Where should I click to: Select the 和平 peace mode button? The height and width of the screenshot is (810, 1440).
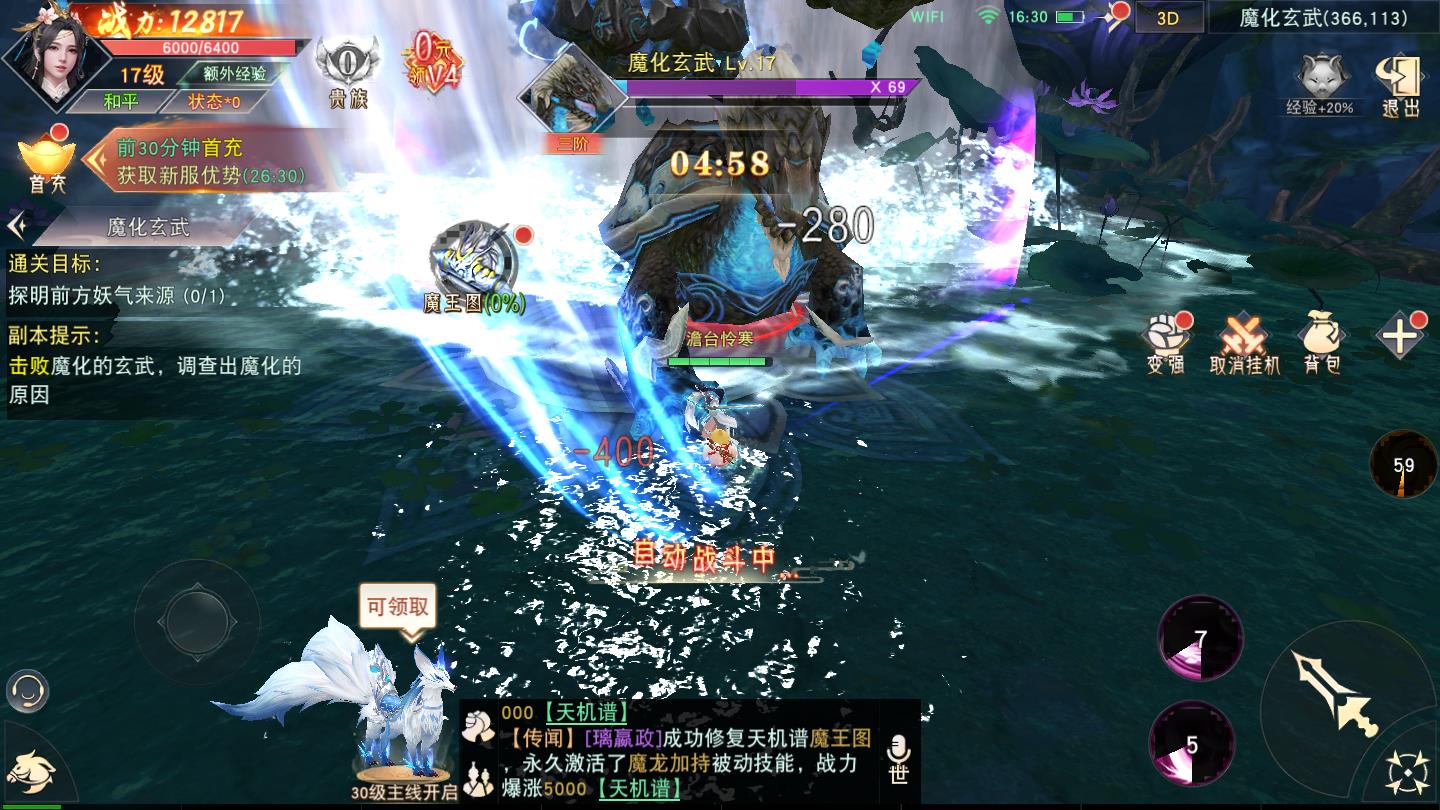click(121, 101)
